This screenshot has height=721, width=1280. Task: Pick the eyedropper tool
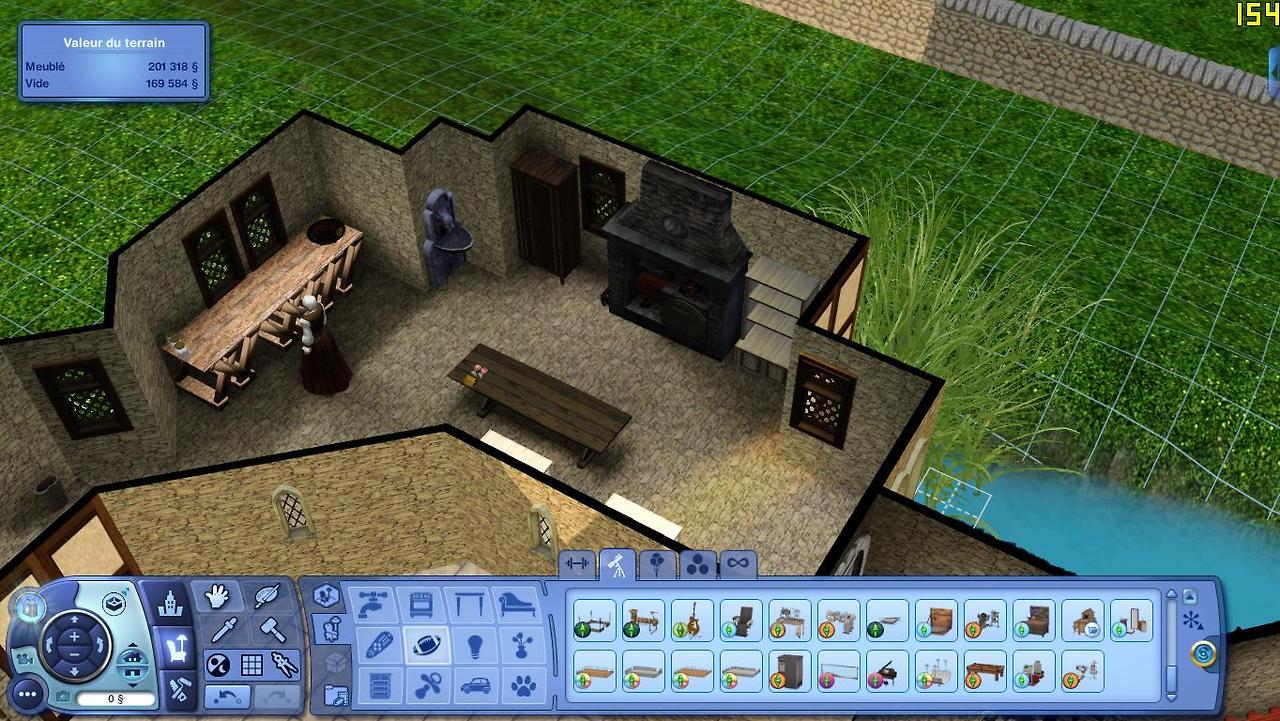click(225, 631)
